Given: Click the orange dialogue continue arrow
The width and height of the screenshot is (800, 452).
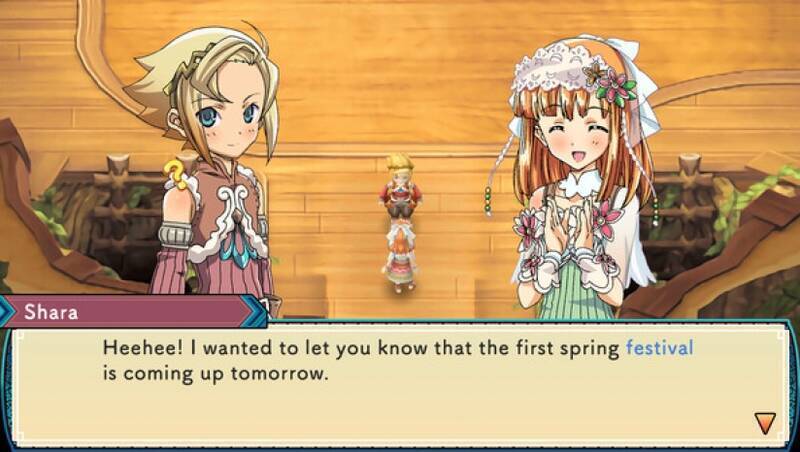Looking at the screenshot, I should pyautogui.click(x=765, y=423).
